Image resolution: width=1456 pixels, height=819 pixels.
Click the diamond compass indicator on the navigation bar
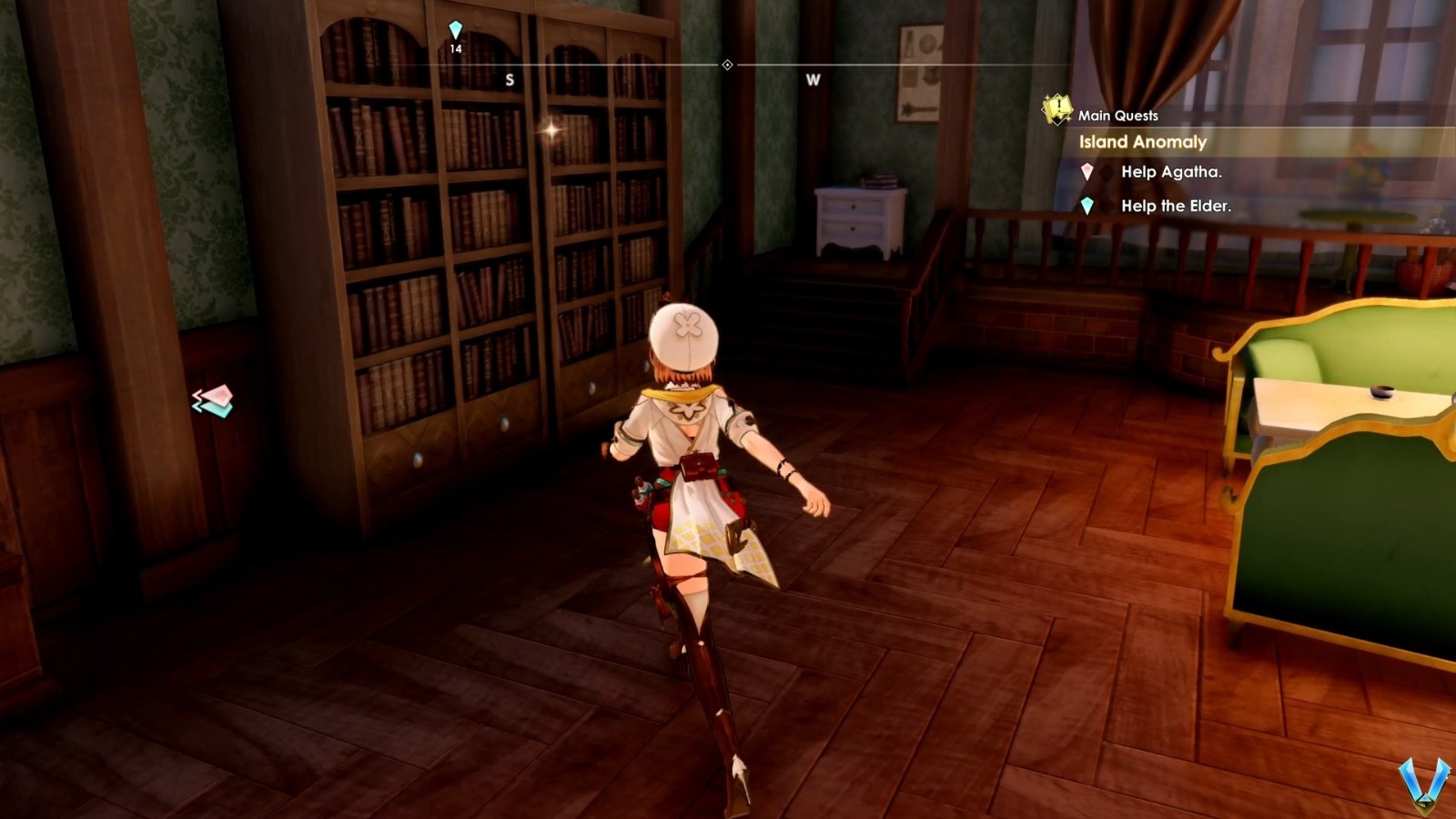pyautogui.click(x=727, y=64)
